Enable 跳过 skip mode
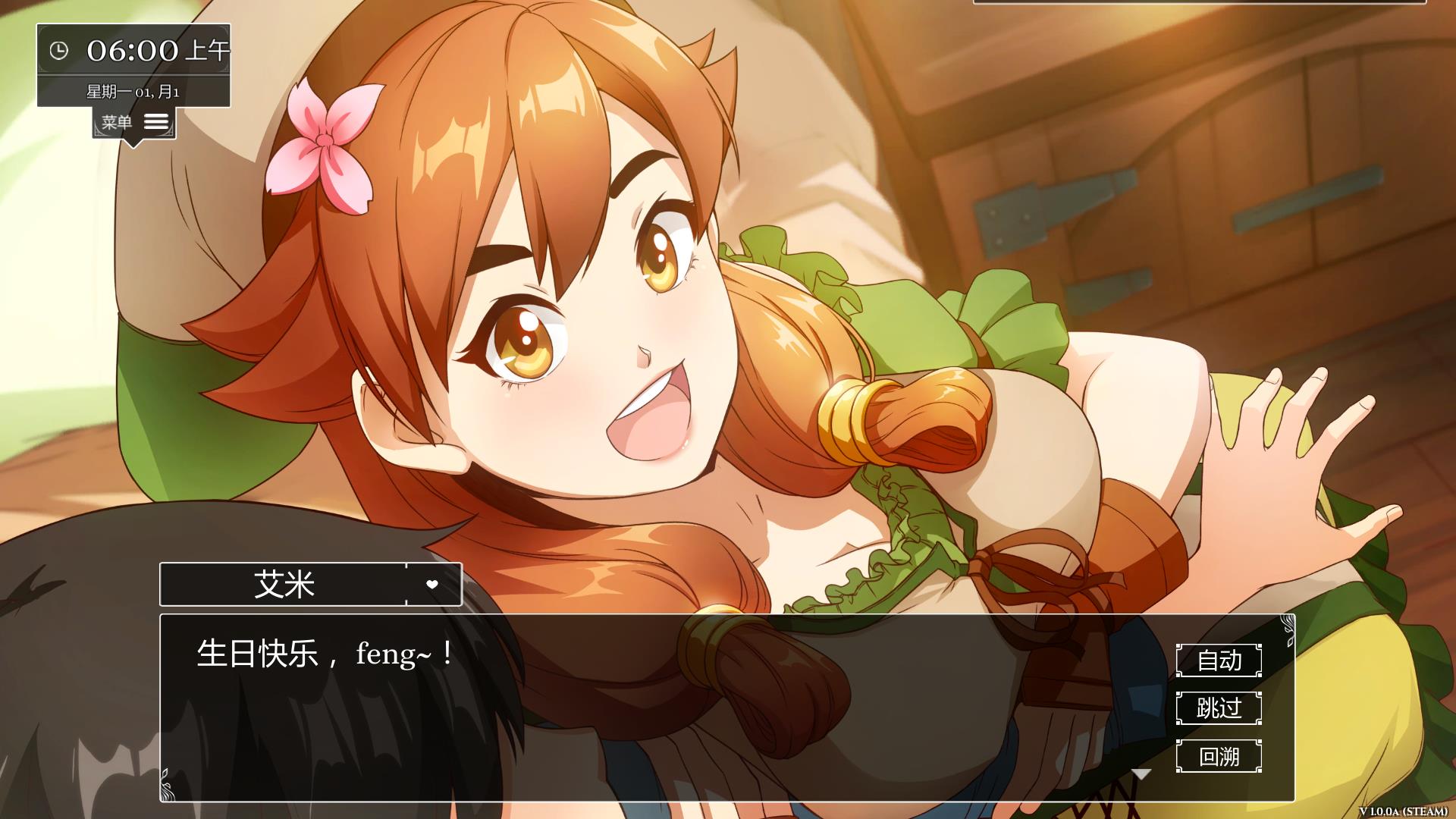Image resolution: width=1456 pixels, height=819 pixels. click(1219, 710)
